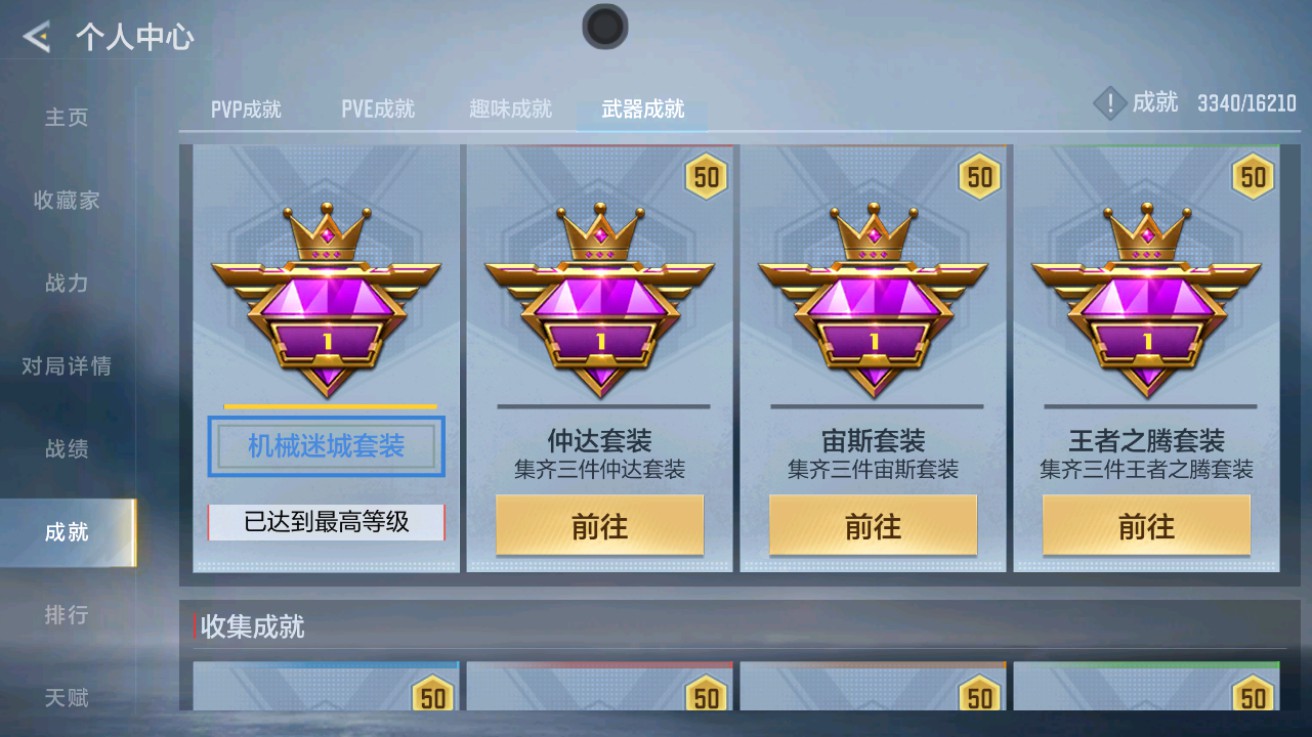Select the 机械迷城套装 achievement badge emblem
1312x737 pixels.
click(x=326, y=300)
